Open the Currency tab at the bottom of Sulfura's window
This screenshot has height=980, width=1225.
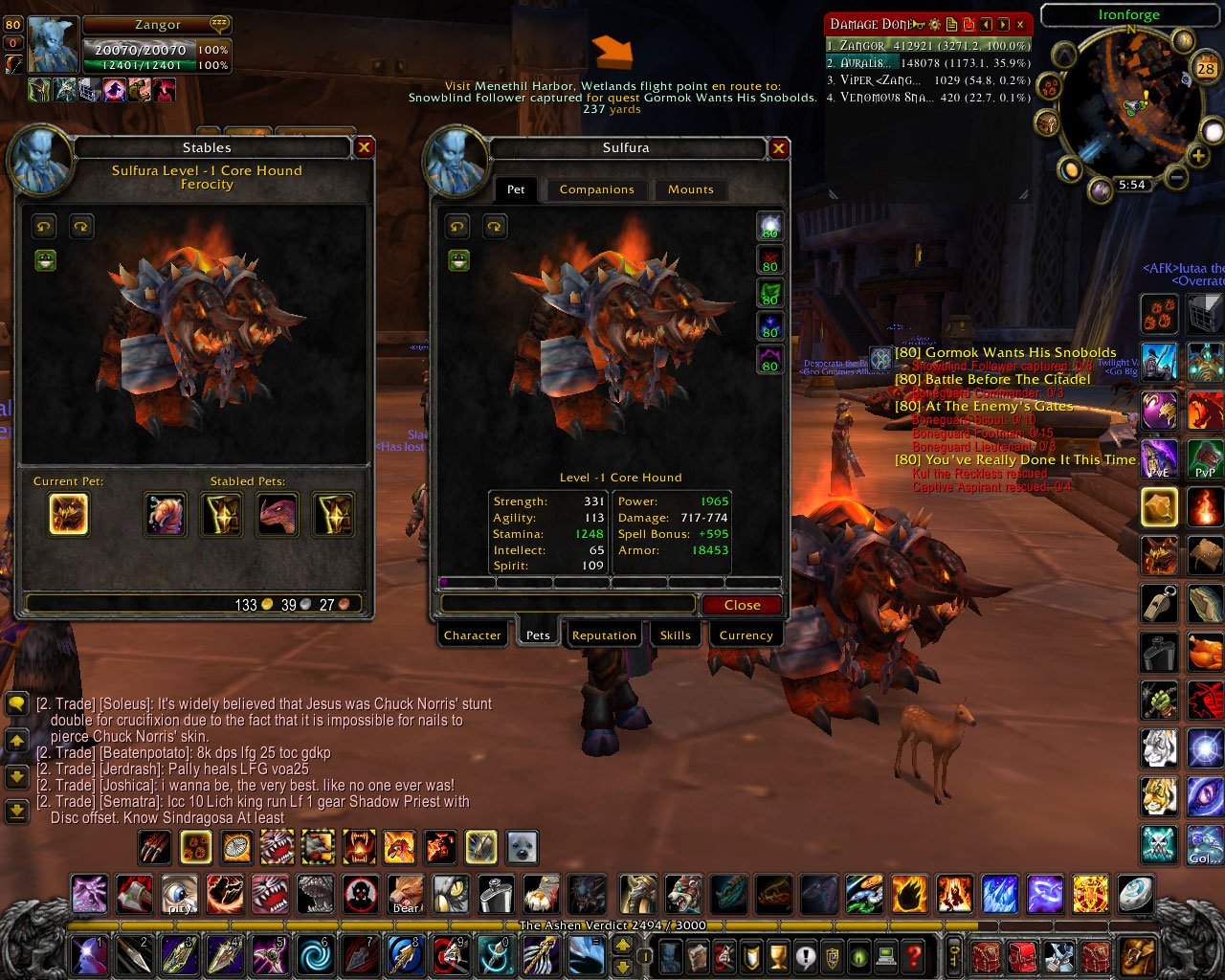pos(746,635)
